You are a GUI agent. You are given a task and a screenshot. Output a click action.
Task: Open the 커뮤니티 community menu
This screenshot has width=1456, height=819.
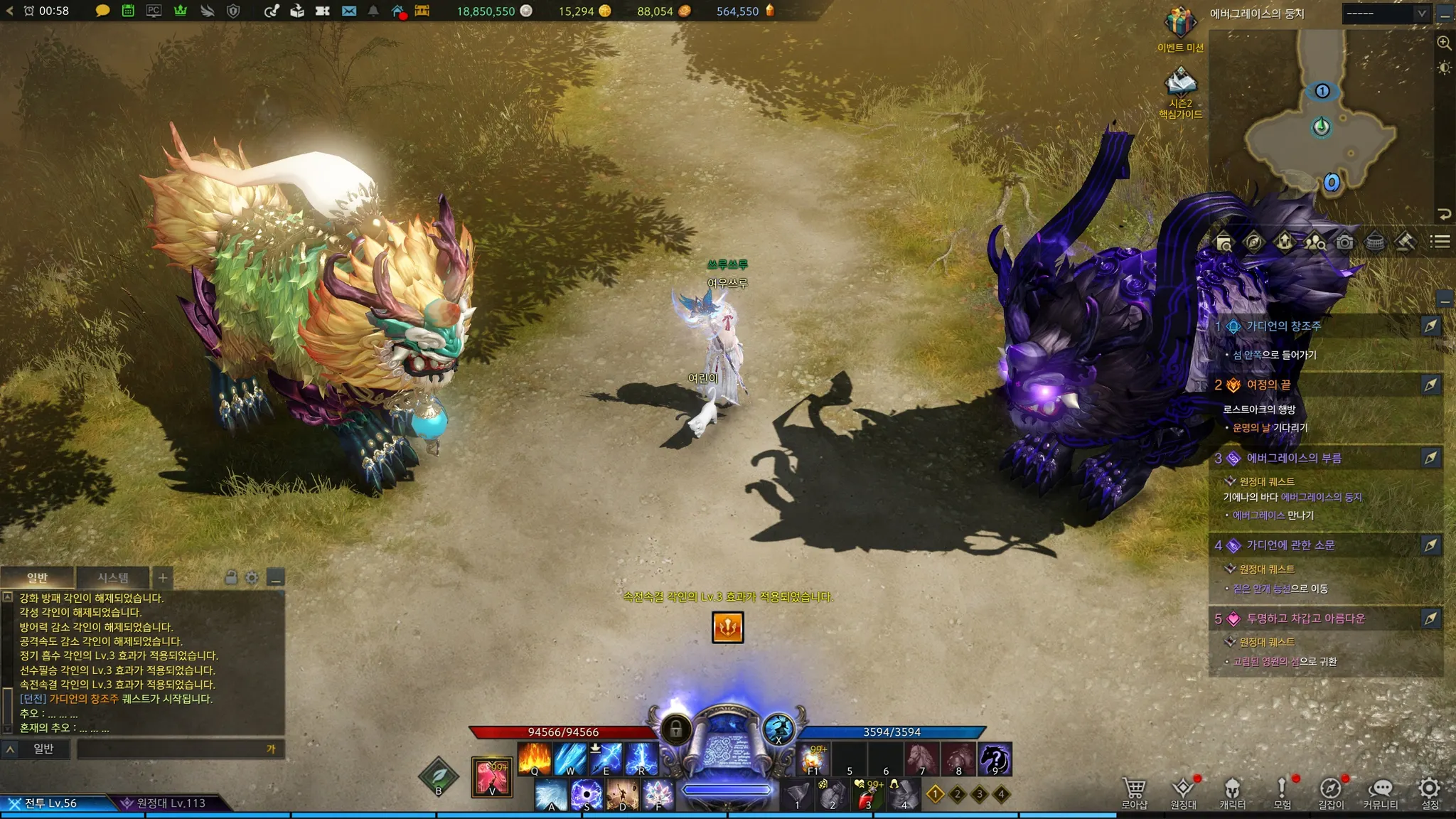[x=1380, y=793]
